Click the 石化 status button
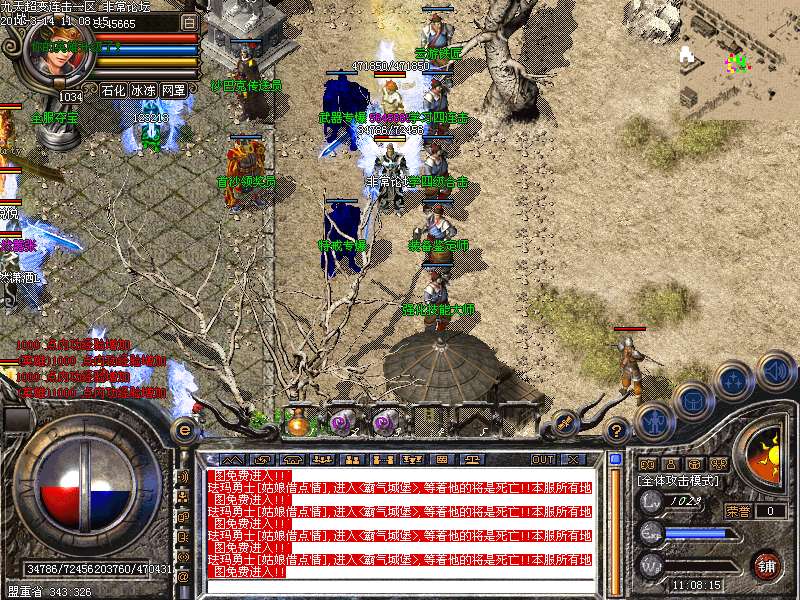Screen dimensions: 800x600 pyautogui.click(x=113, y=90)
